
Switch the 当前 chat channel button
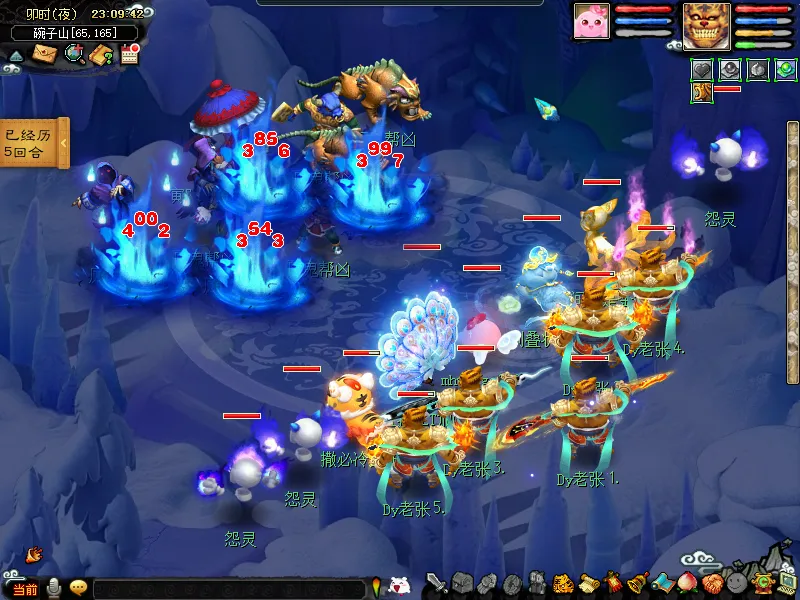coord(24,589)
